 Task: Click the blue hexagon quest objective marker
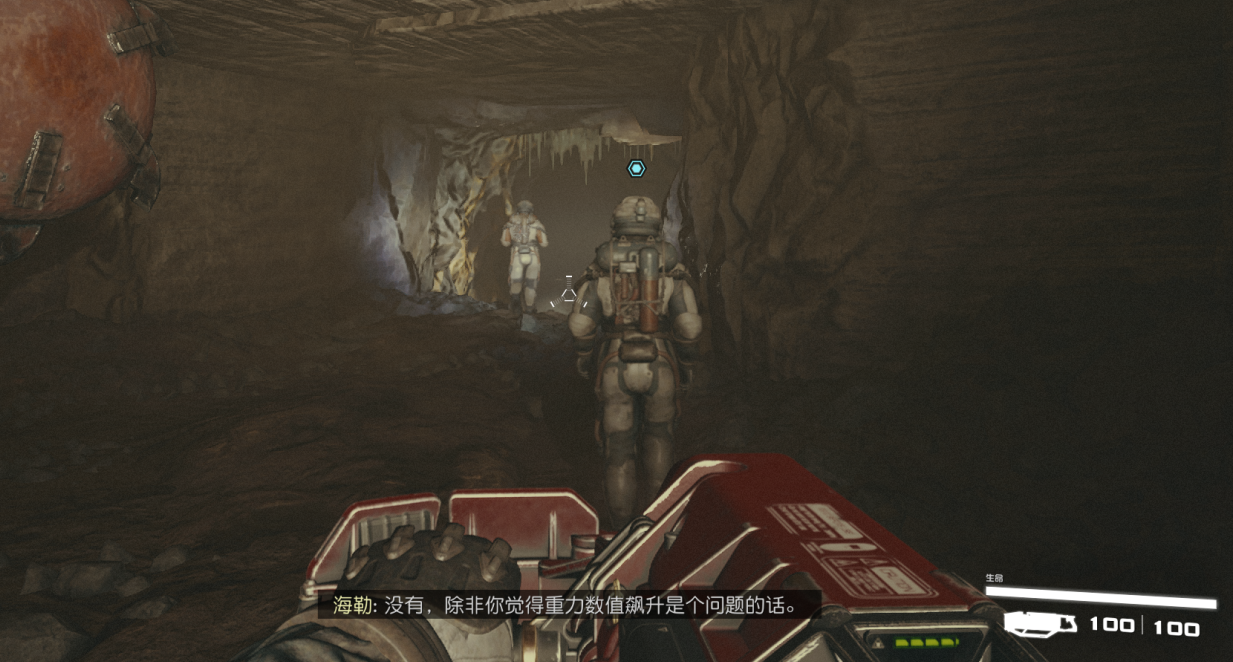pos(636,169)
